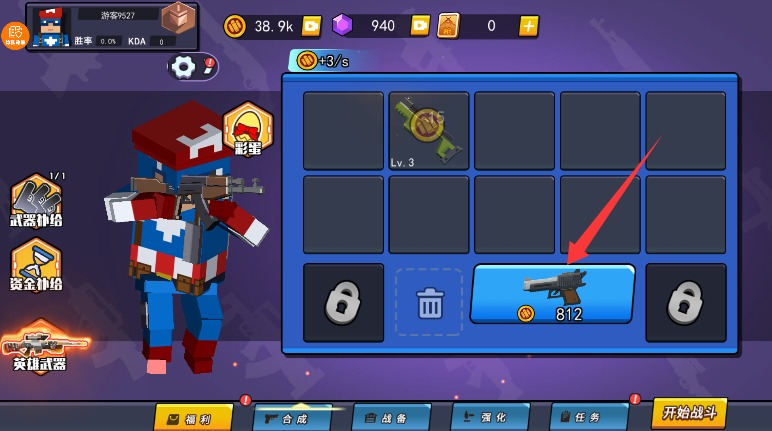Open 武器补给 weapon supply
This screenshot has height=431, width=772.
37,202
